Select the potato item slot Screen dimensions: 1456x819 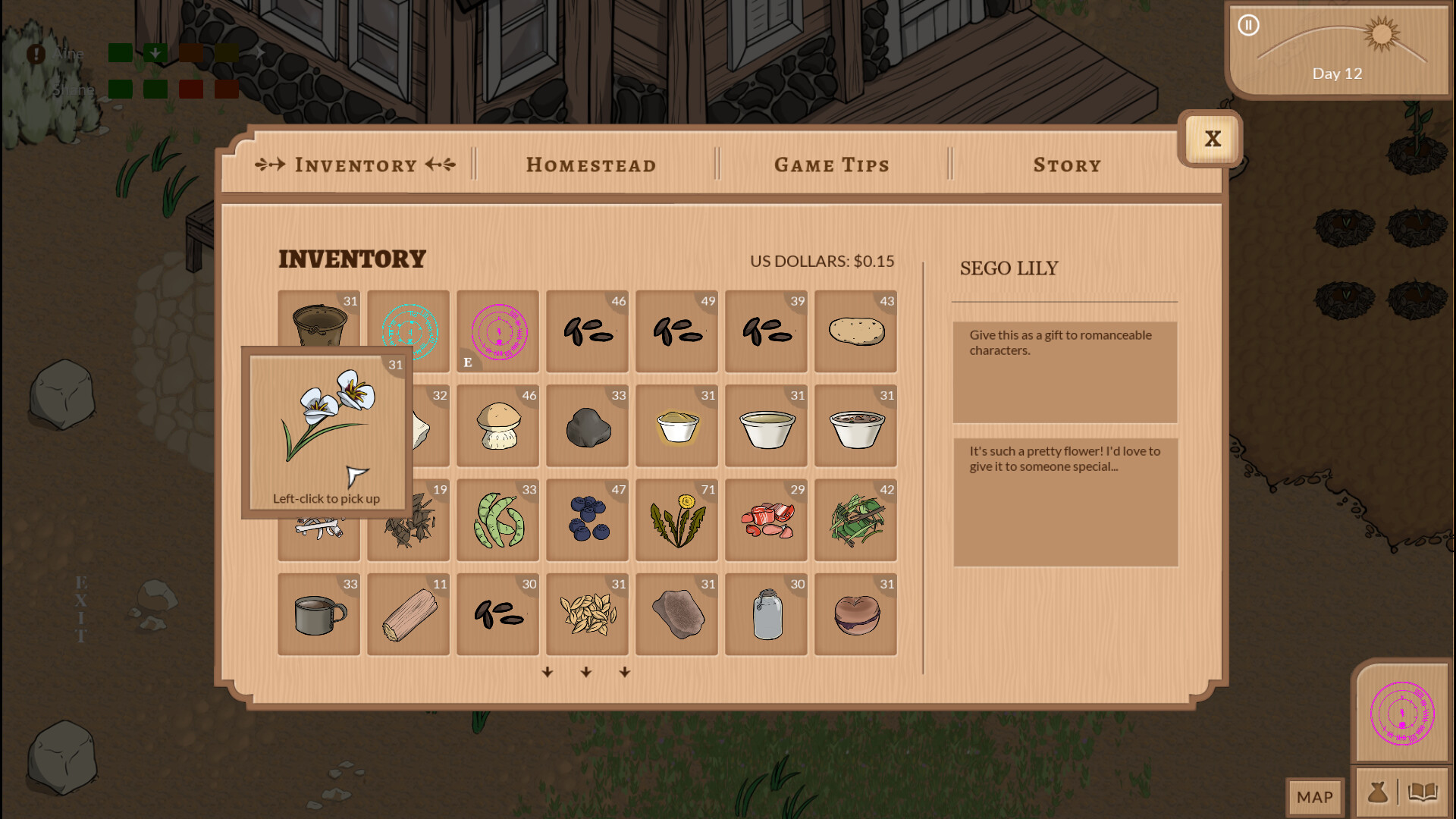(855, 331)
